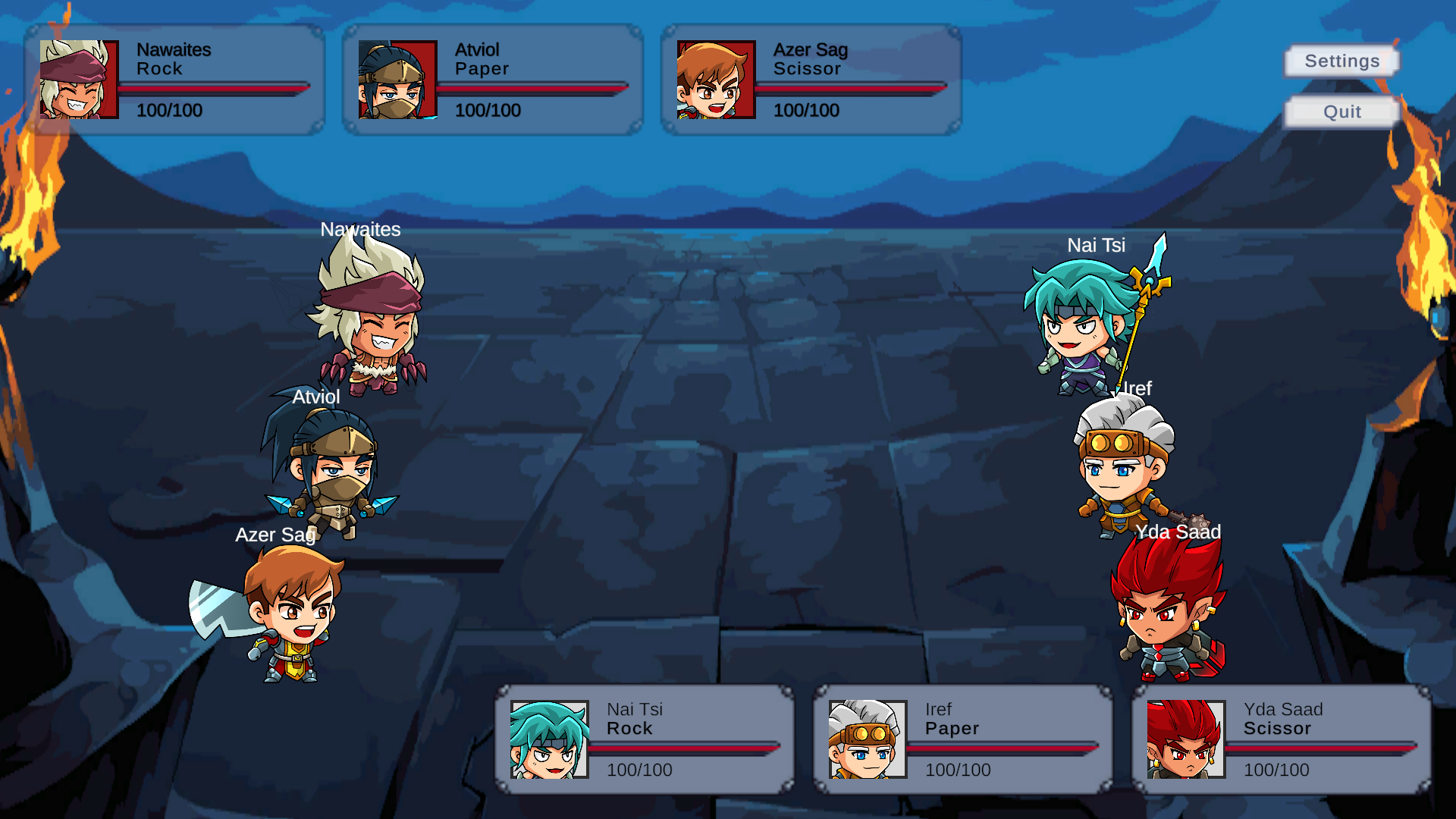The height and width of the screenshot is (819, 1456).
Task: Click Yda Saad's portrait icon
Action: coord(1185,739)
